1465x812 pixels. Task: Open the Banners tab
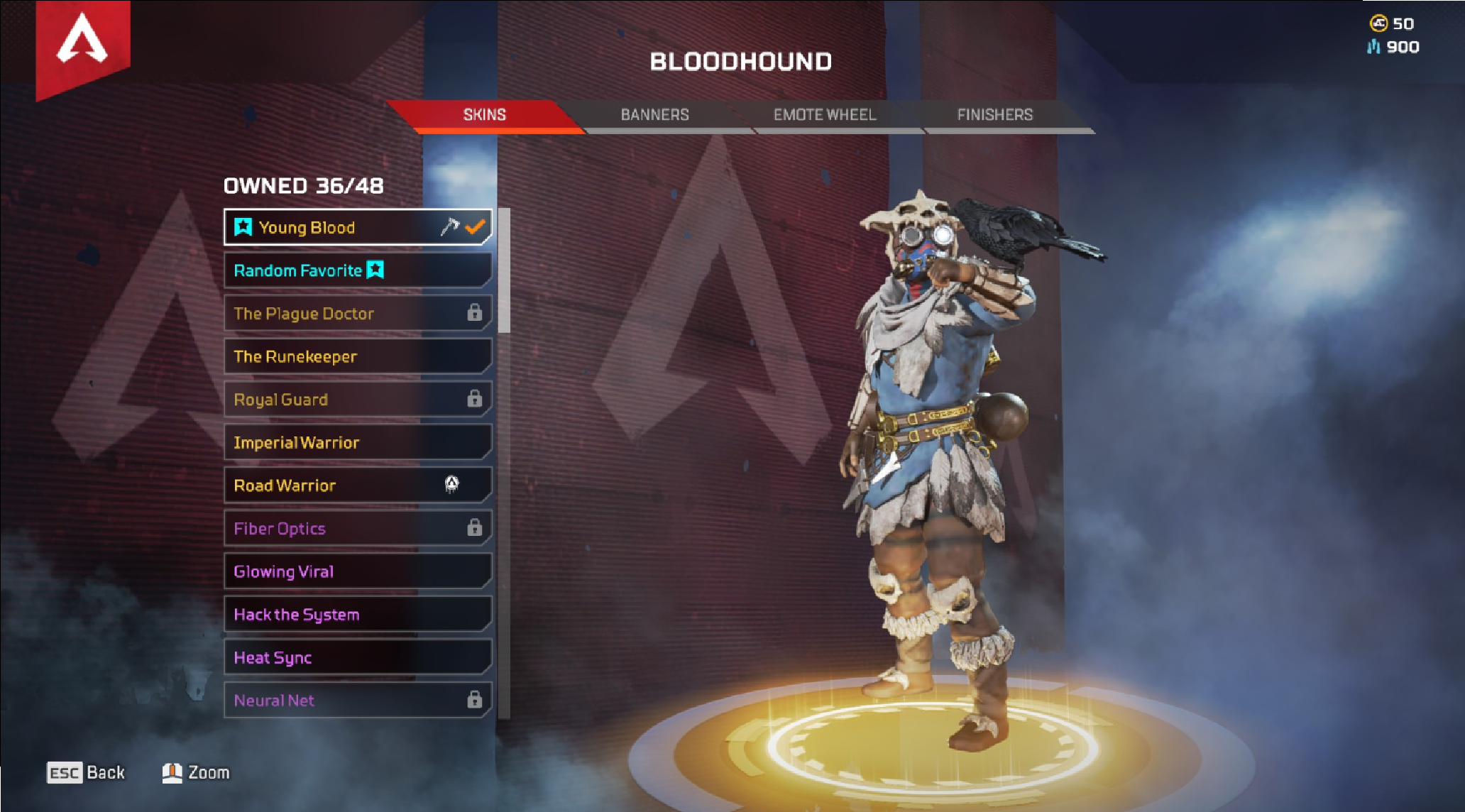click(654, 115)
